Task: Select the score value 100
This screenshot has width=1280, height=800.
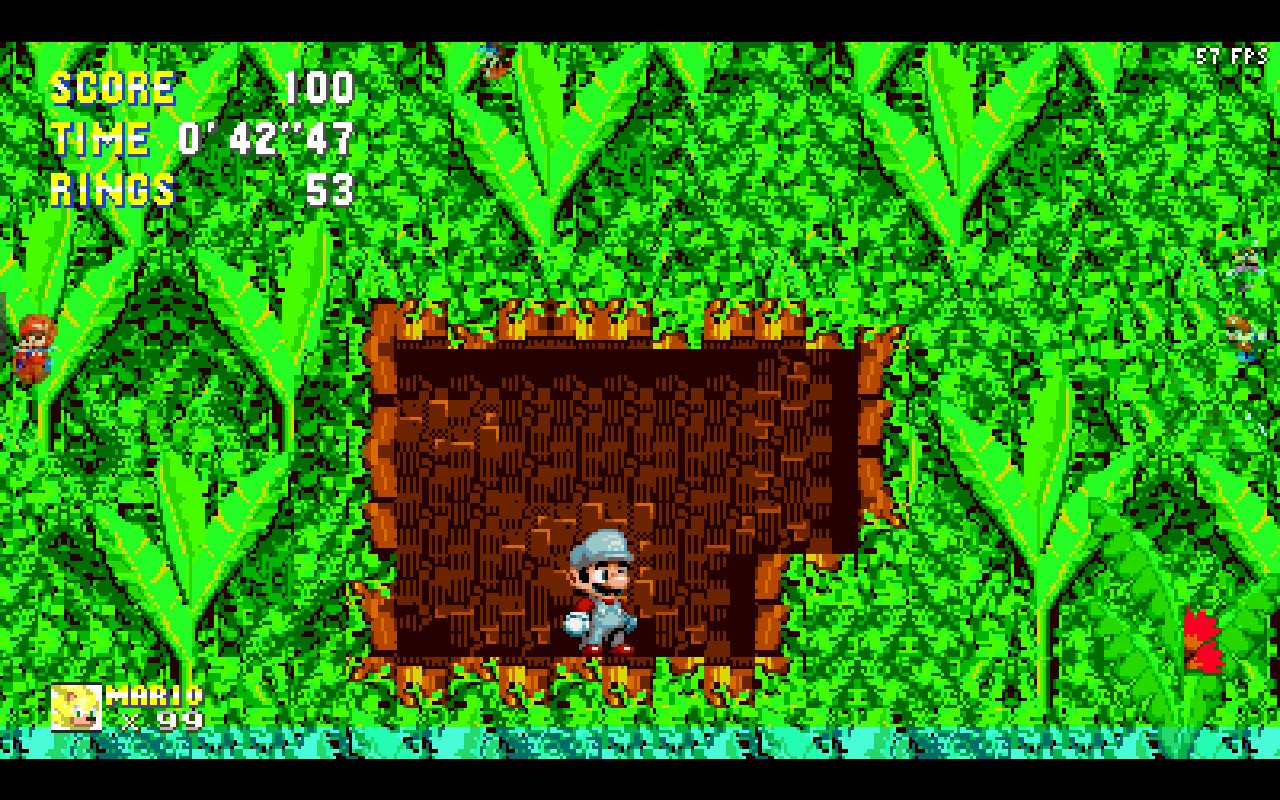Action: click(317, 89)
